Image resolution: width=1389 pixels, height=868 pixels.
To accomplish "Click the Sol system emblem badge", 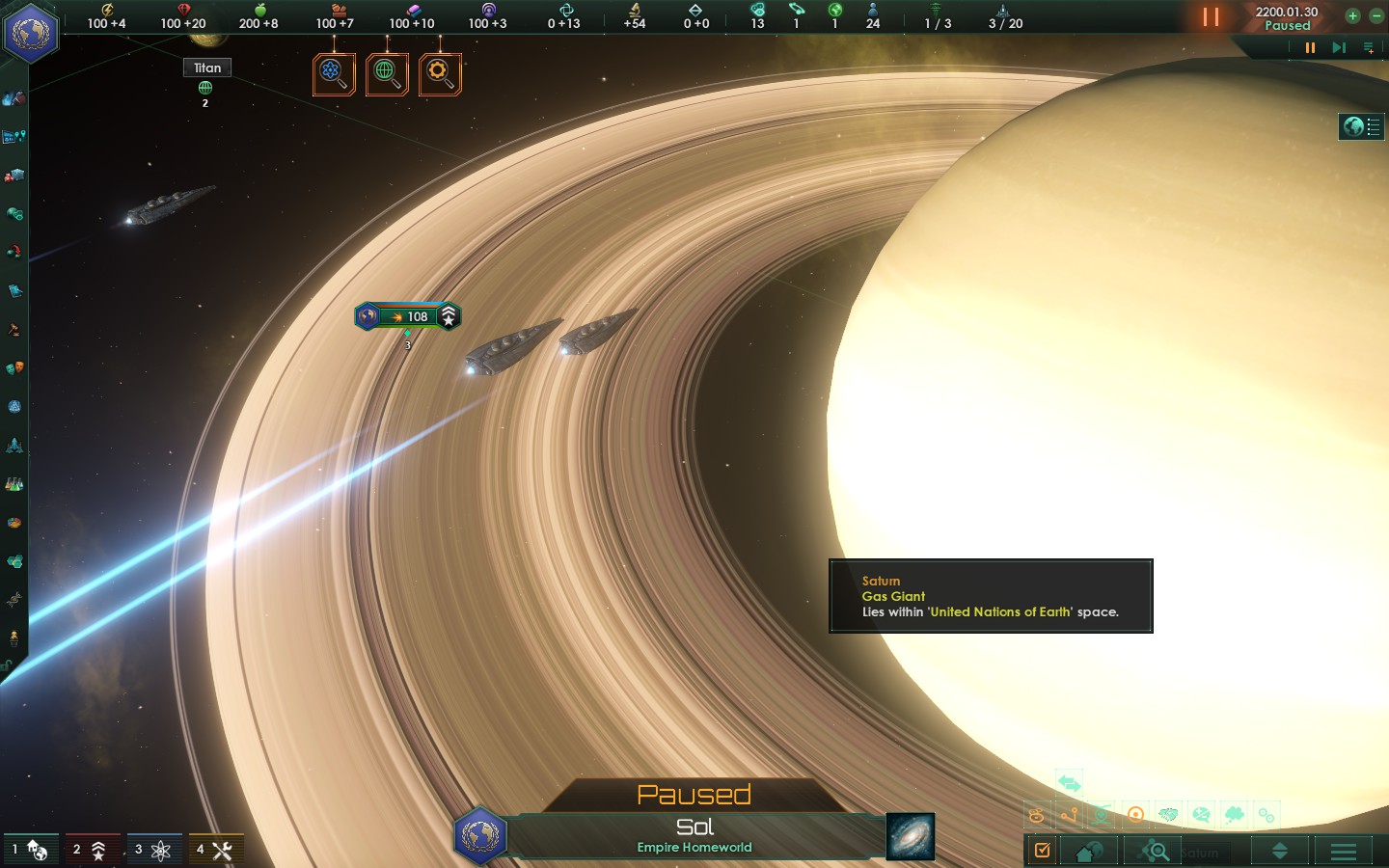I will click(x=479, y=835).
